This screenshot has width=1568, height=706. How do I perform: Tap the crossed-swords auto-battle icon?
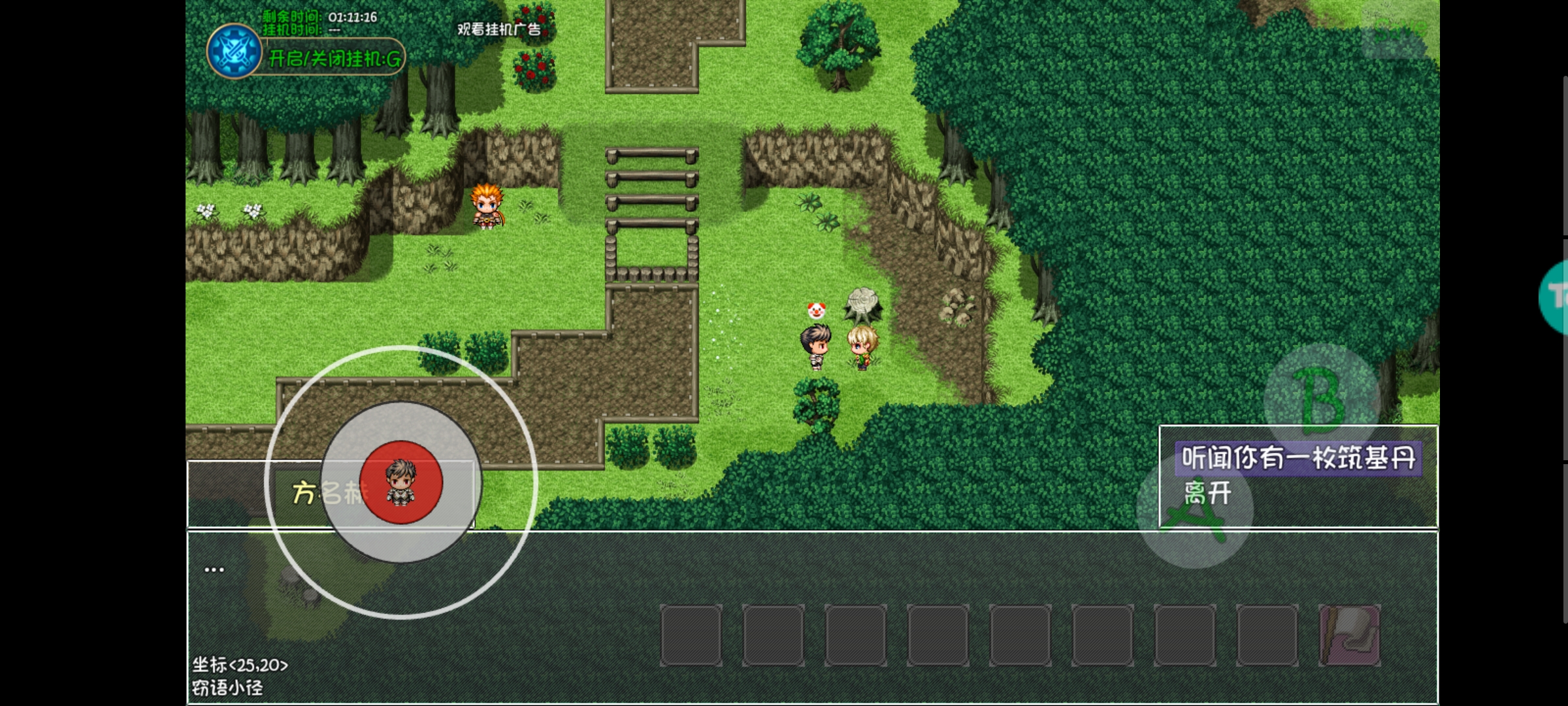point(234,52)
